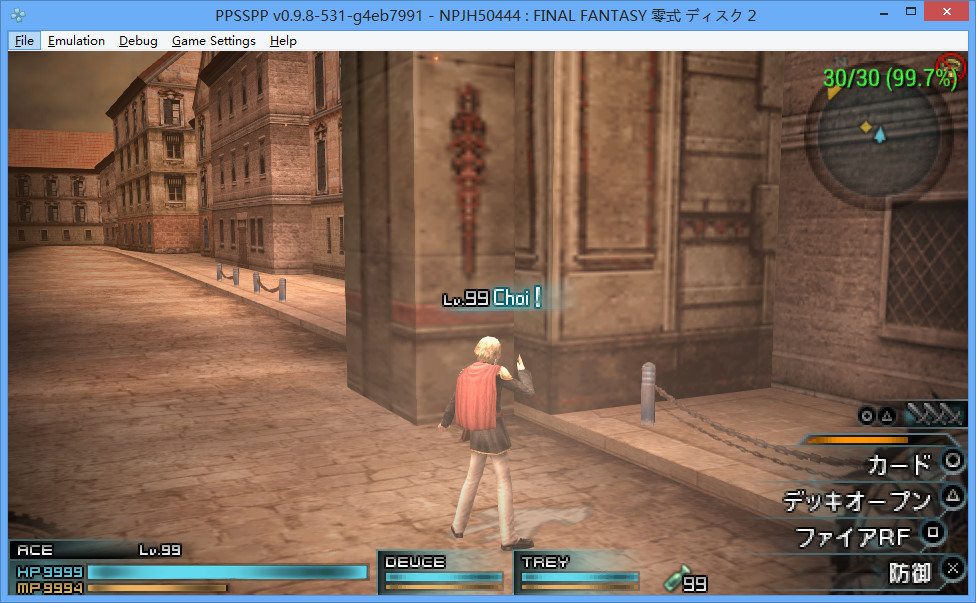Open the Emulation menu
This screenshot has height=603, width=976.
76,41
